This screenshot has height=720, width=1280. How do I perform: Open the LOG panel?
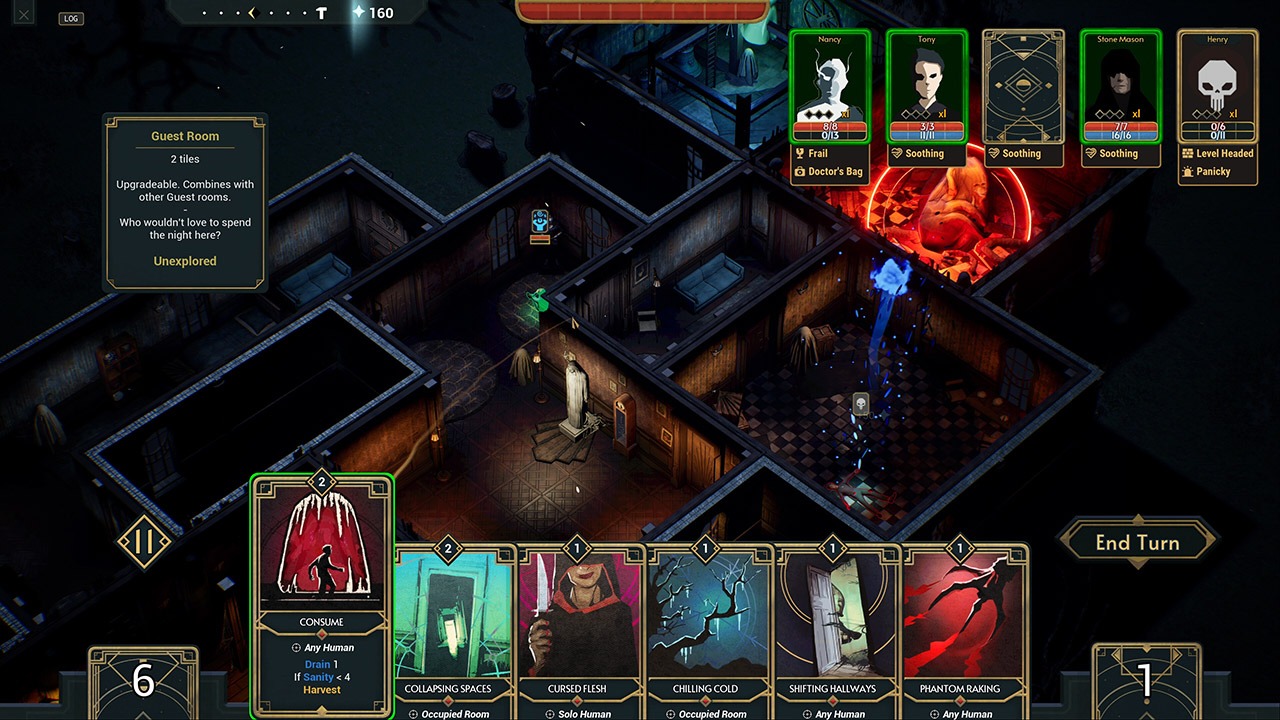71,18
